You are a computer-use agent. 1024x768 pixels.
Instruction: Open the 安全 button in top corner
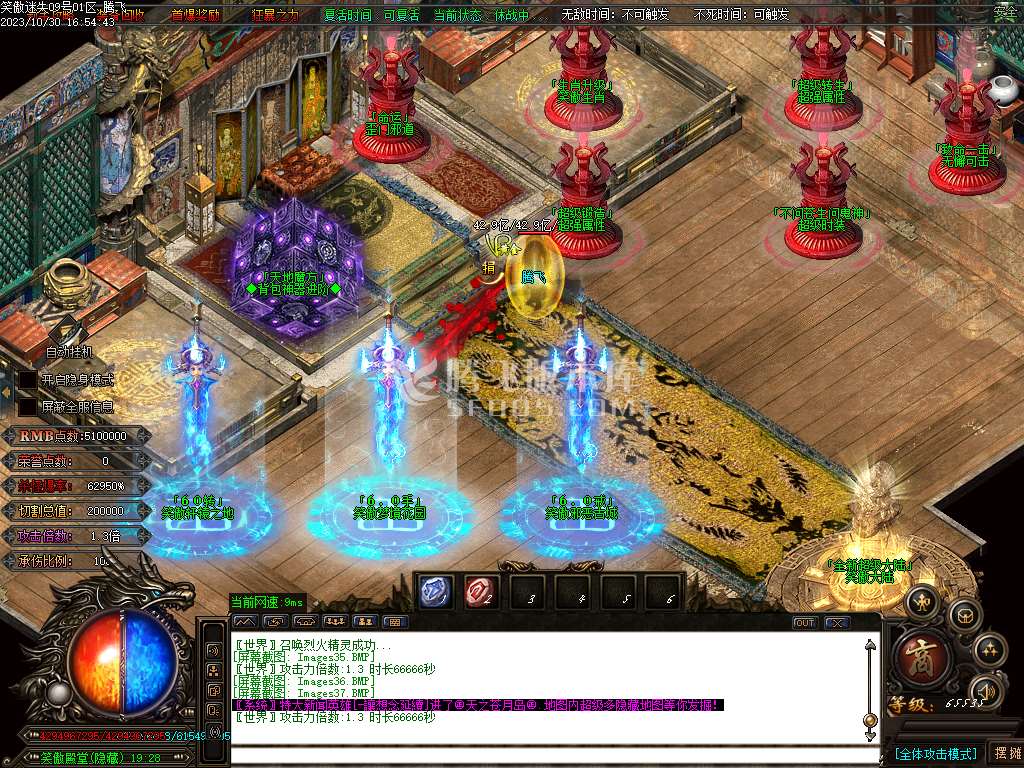click(1004, 13)
